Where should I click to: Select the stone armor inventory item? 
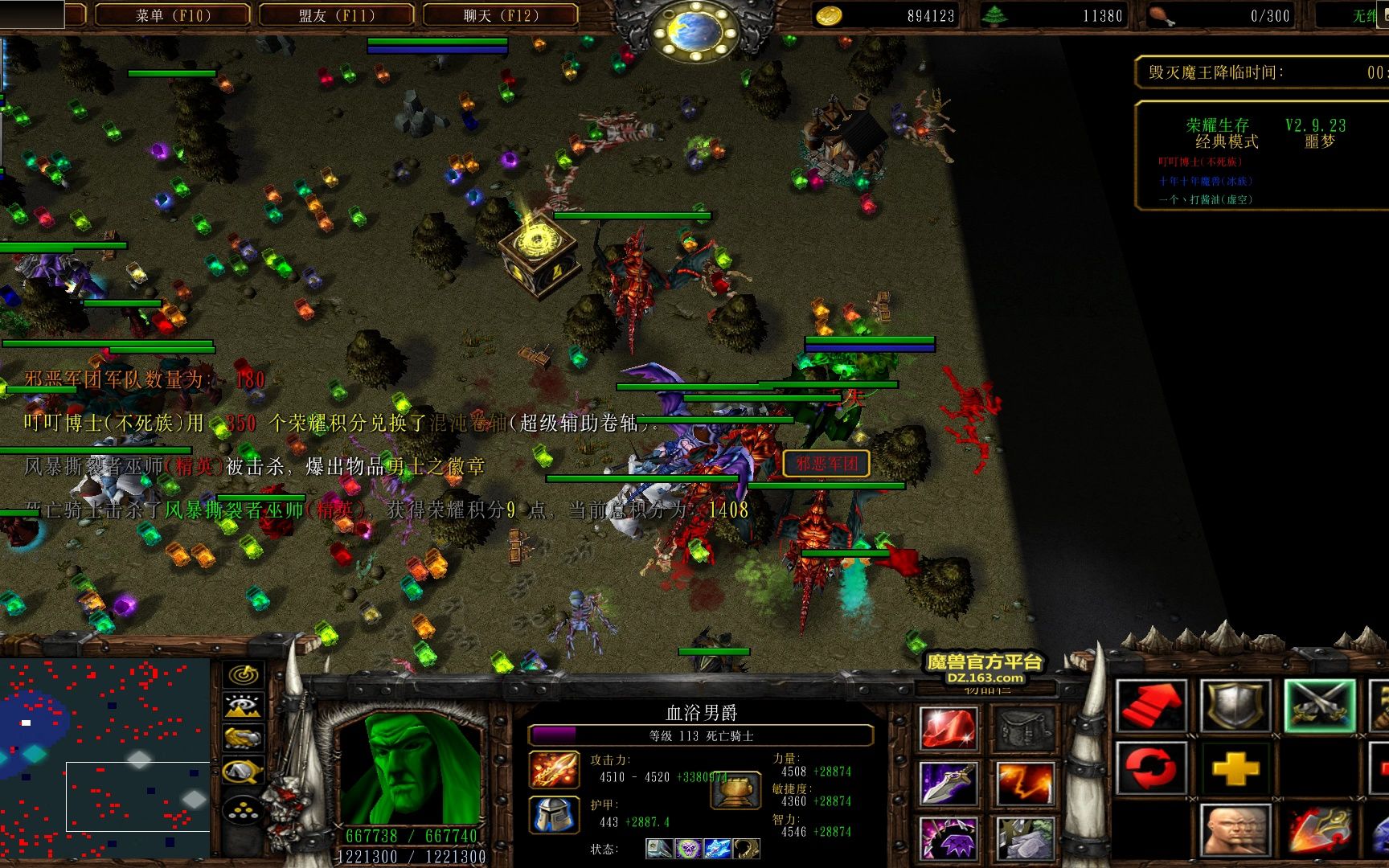tap(1025, 837)
